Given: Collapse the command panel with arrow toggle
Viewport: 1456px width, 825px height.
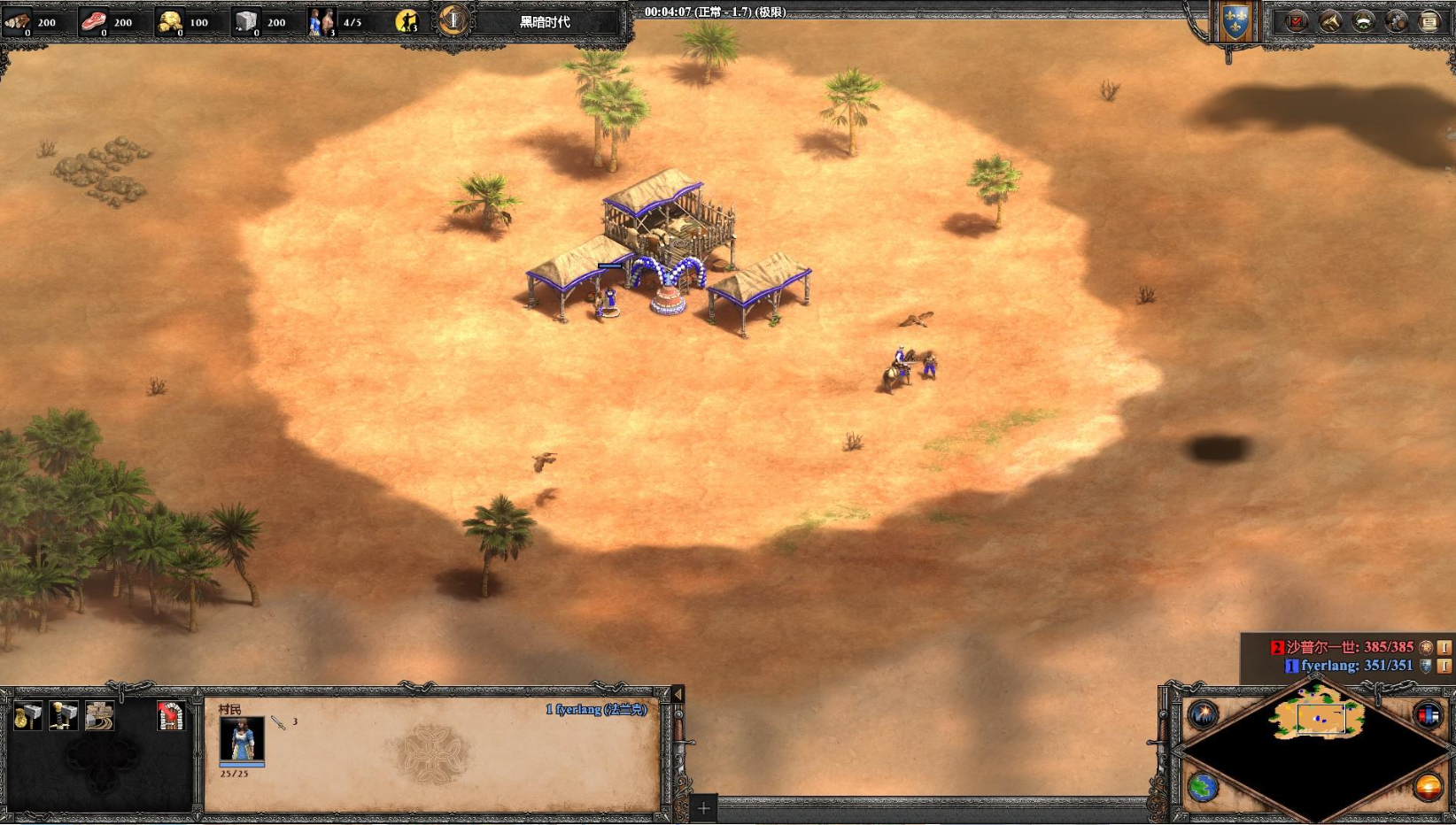Looking at the screenshot, I should coord(678,695).
